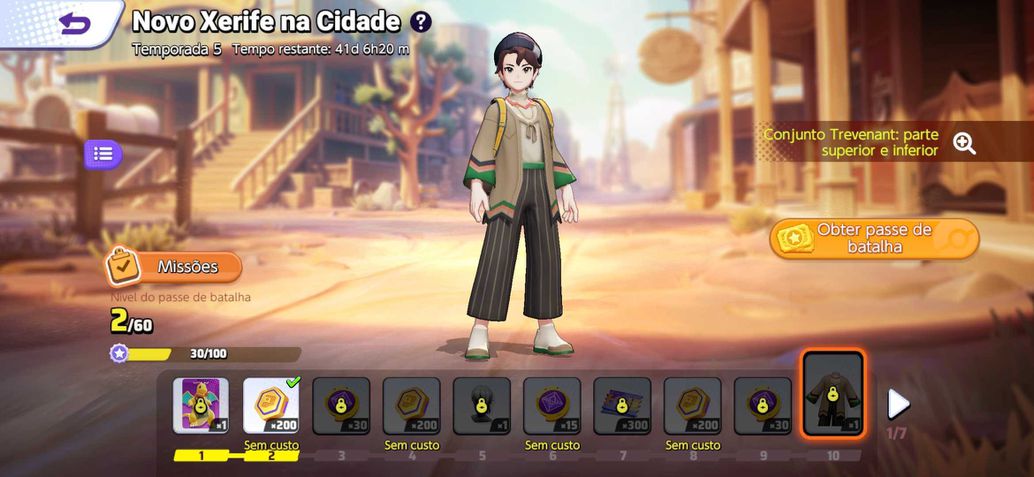Open the help question mark next to the title

pyautogui.click(x=421, y=22)
